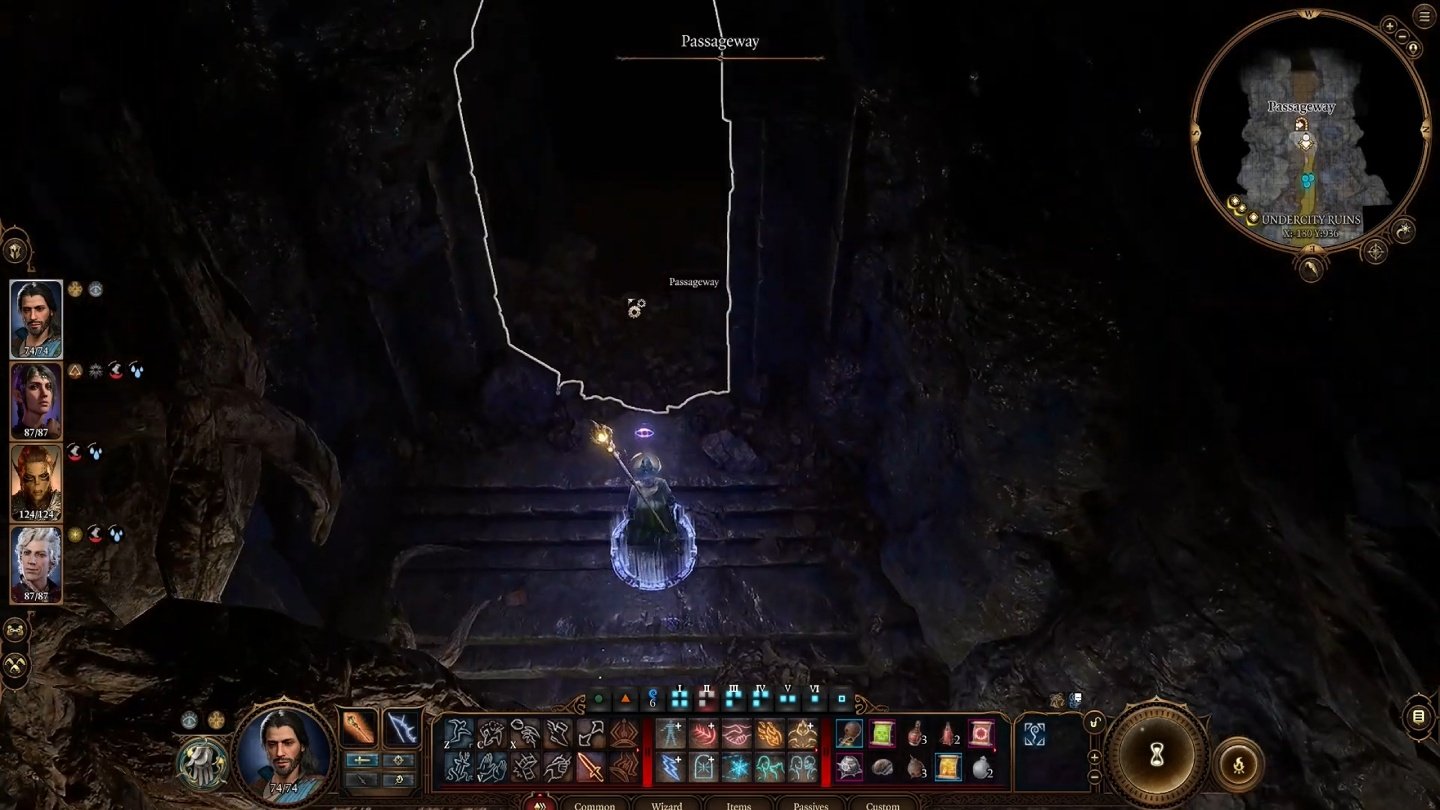Click the end turn hourglass button
Viewport: 1440px width, 810px height.
[1157, 756]
